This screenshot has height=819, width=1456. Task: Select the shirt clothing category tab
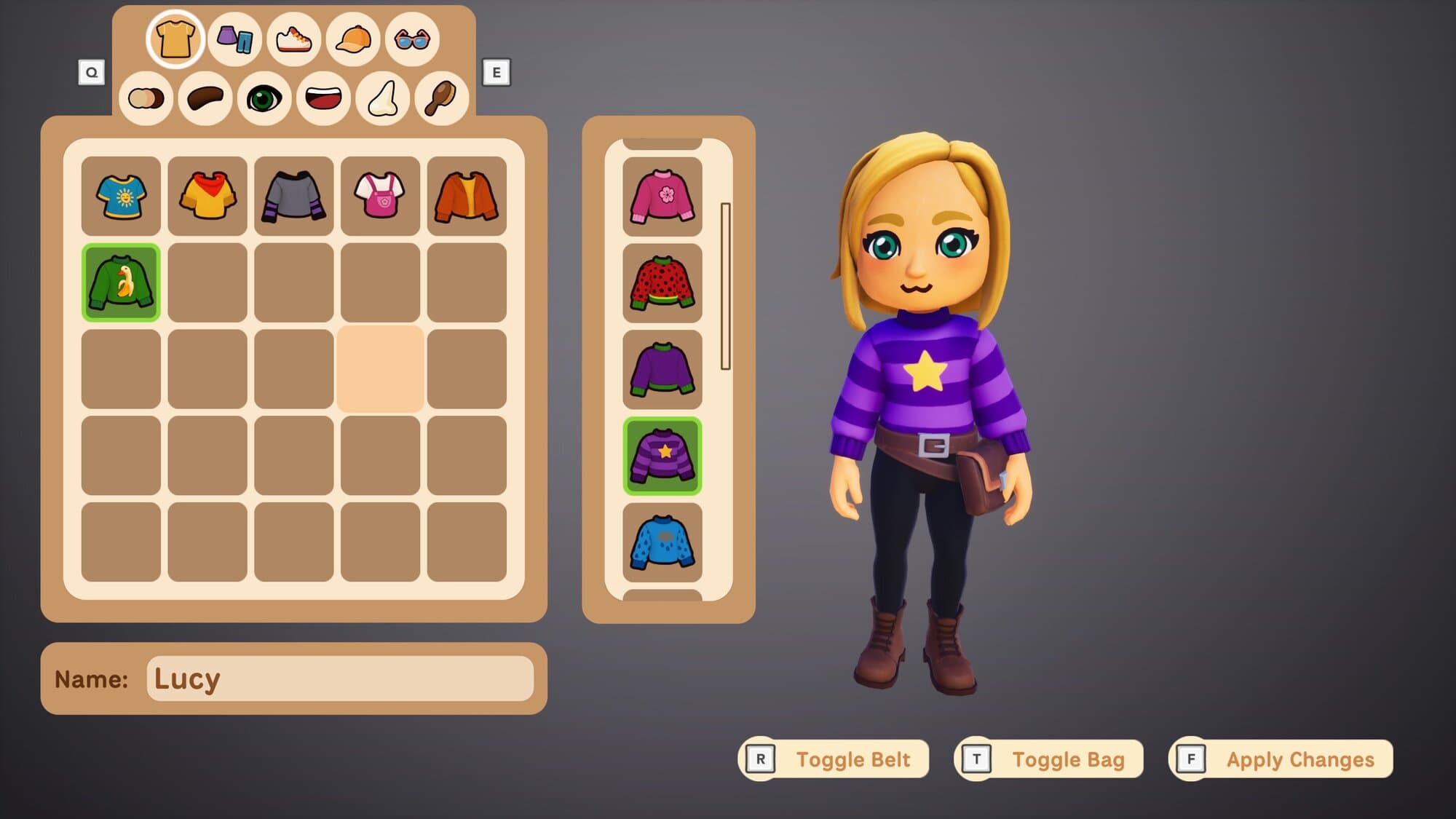pyautogui.click(x=175, y=39)
